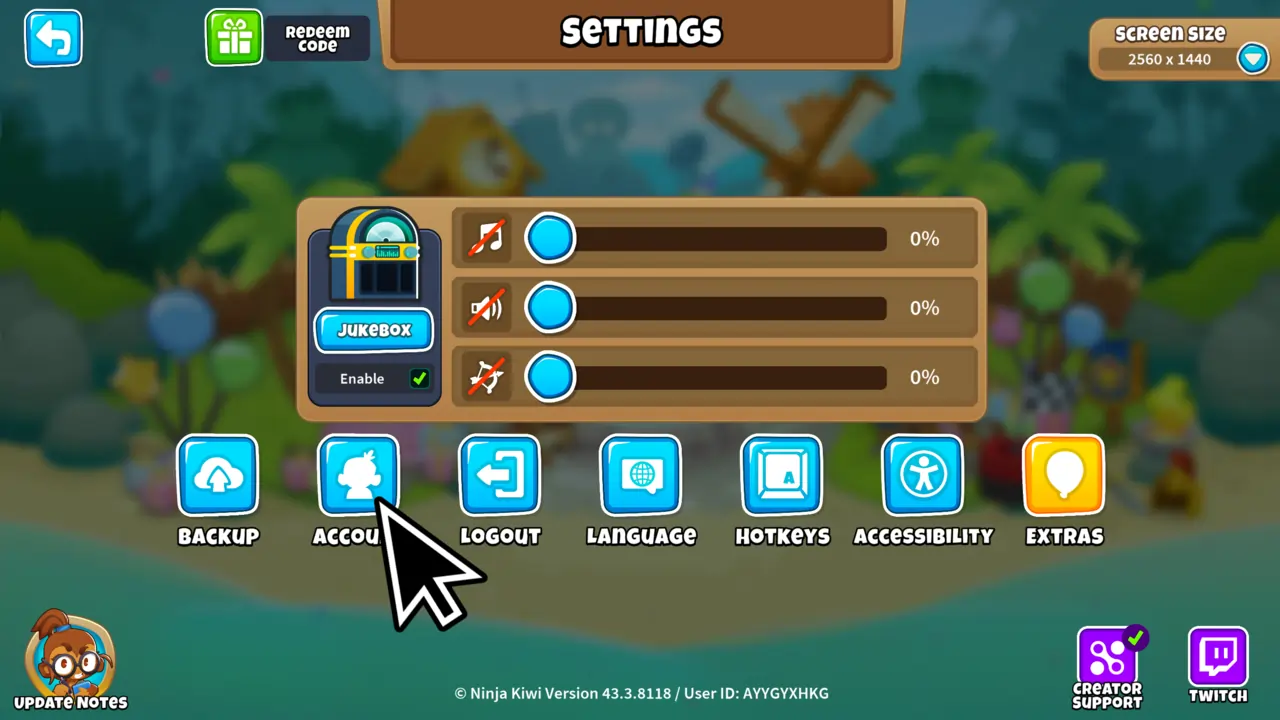Click the Redeem Code gift icon

pos(234,37)
